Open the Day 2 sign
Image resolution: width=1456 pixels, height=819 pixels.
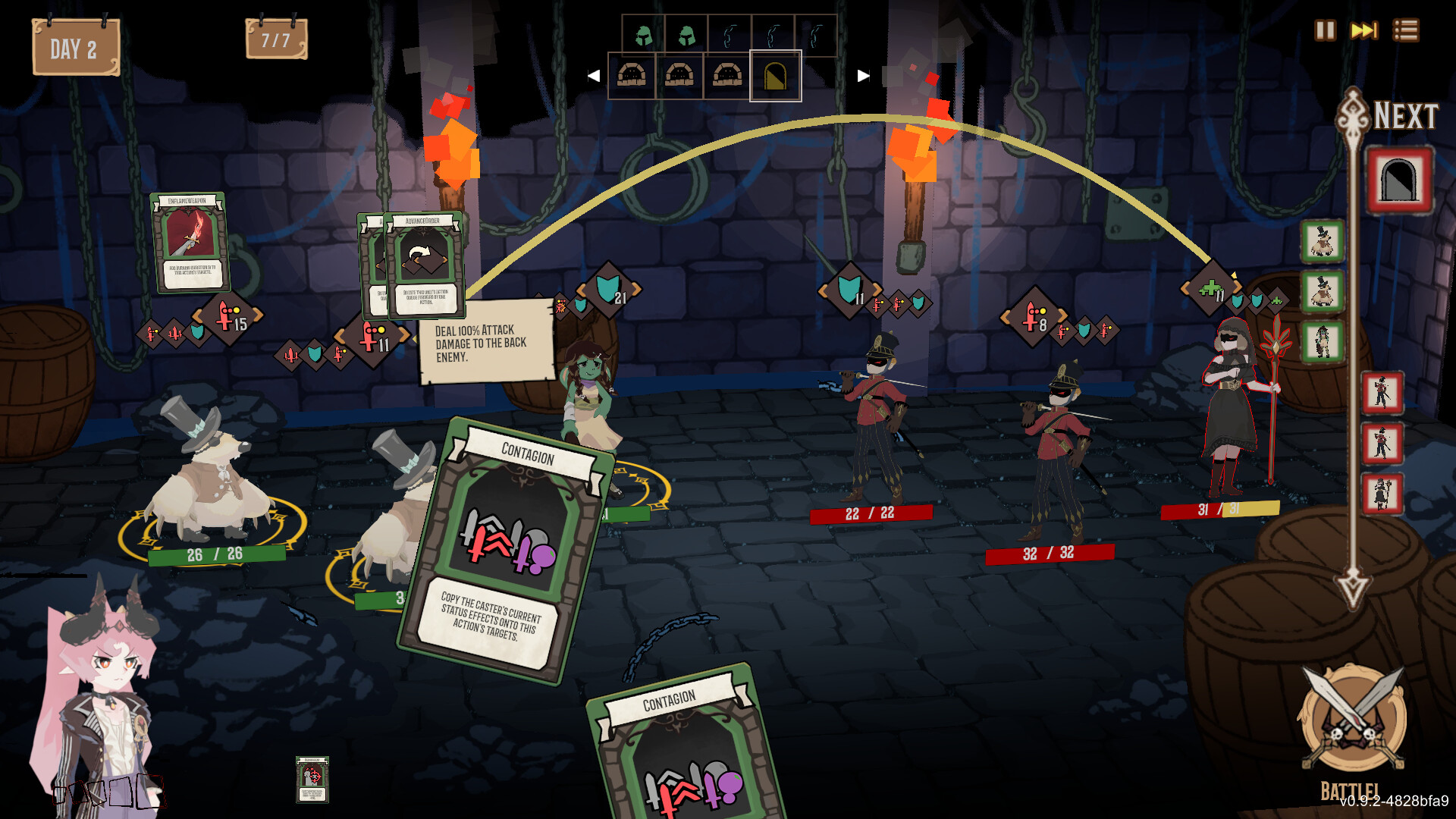coord(76,49)
